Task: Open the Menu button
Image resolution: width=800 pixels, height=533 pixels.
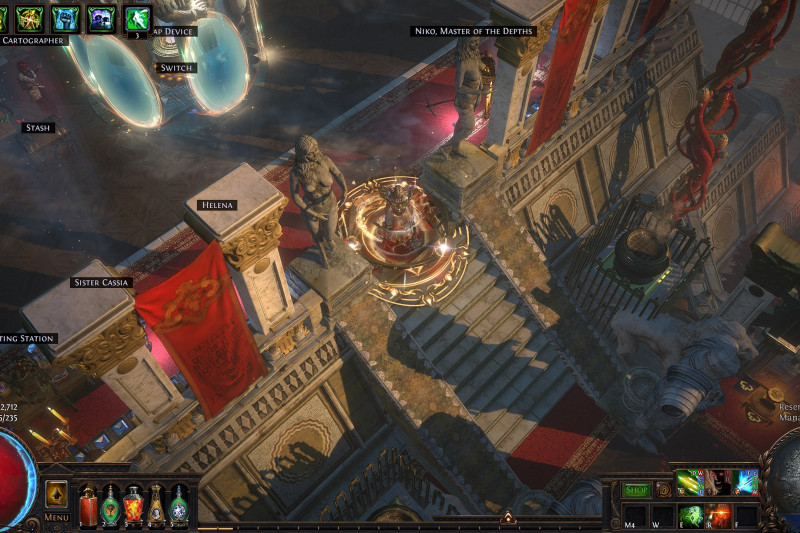Action: point(57,517)
